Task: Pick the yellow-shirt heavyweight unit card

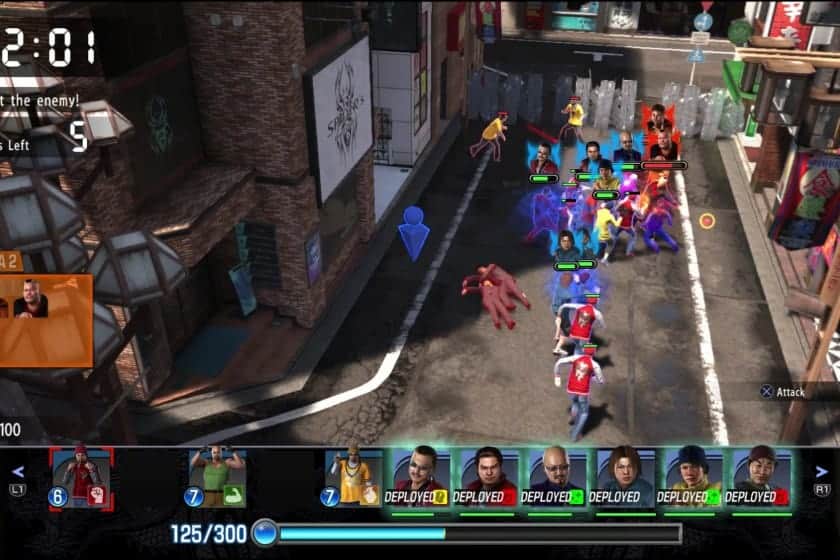Action: click(354, 477)
